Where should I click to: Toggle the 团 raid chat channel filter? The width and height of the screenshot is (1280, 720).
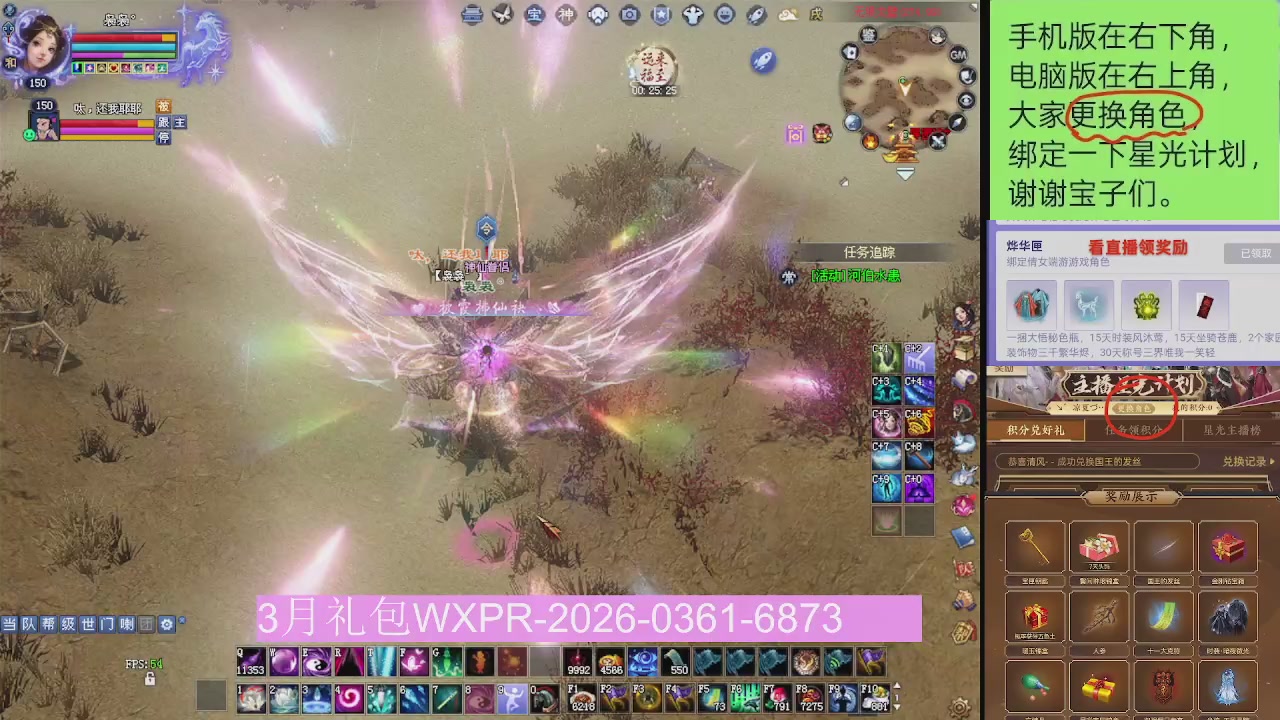(x=148, y=624)
